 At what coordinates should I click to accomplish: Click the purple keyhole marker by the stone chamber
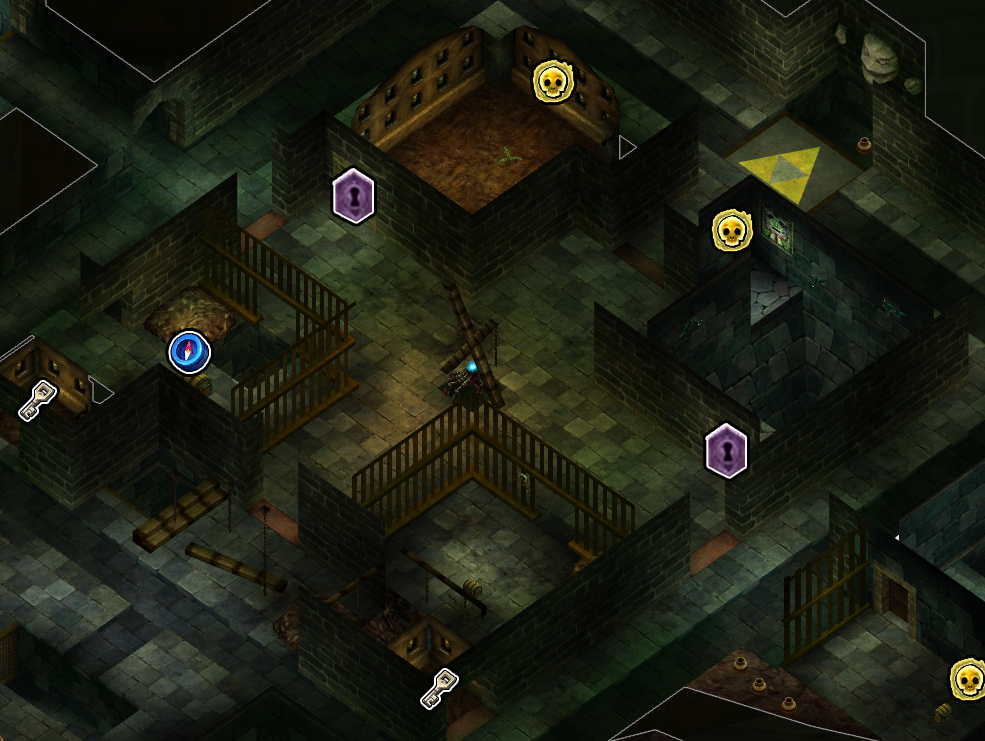tap(726, 450)
